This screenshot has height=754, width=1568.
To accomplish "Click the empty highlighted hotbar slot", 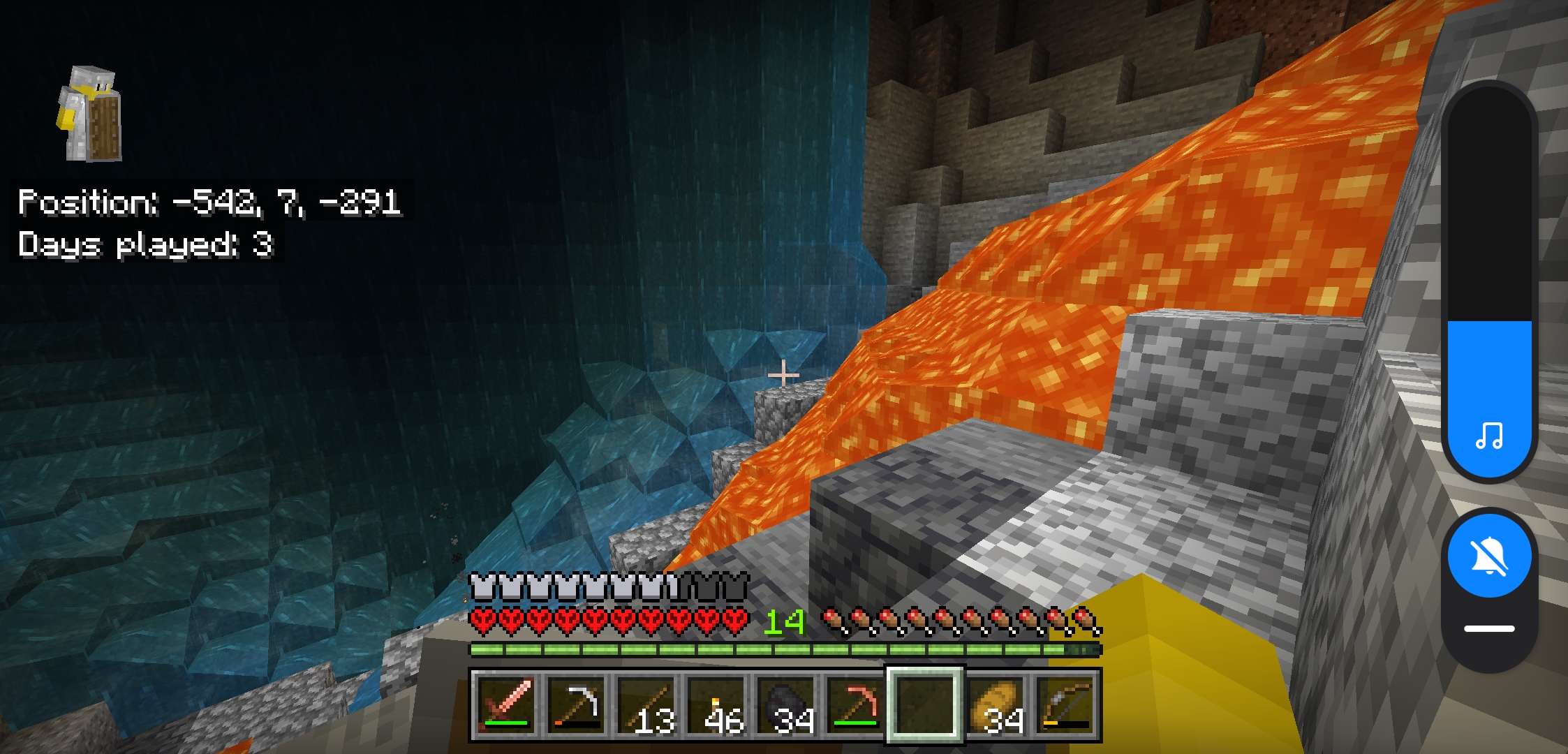I will coord(925,704).
